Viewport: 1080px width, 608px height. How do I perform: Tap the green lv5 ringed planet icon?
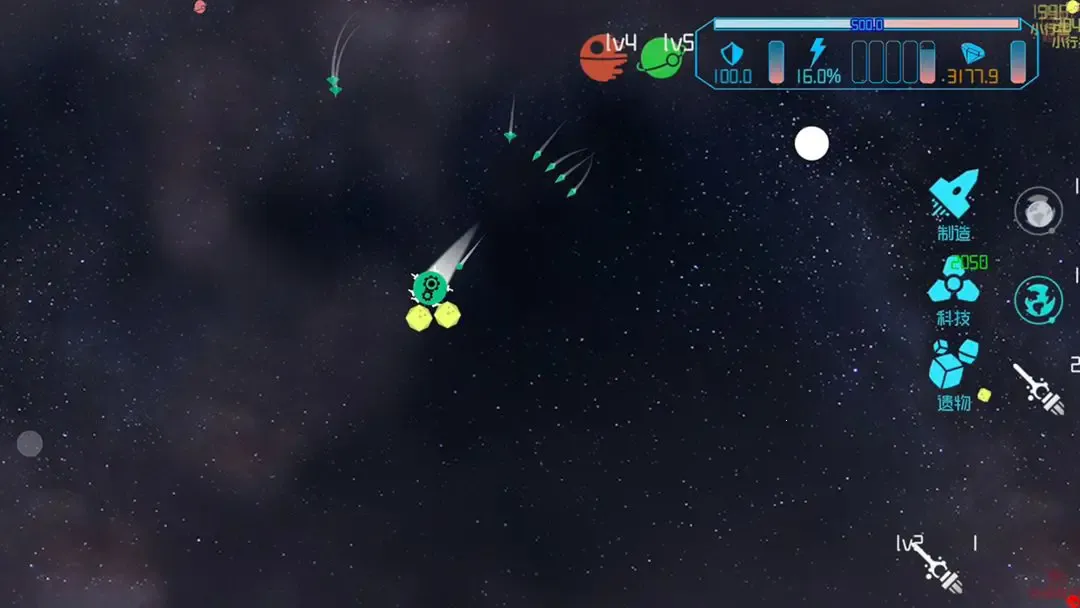tap(661, 58)
